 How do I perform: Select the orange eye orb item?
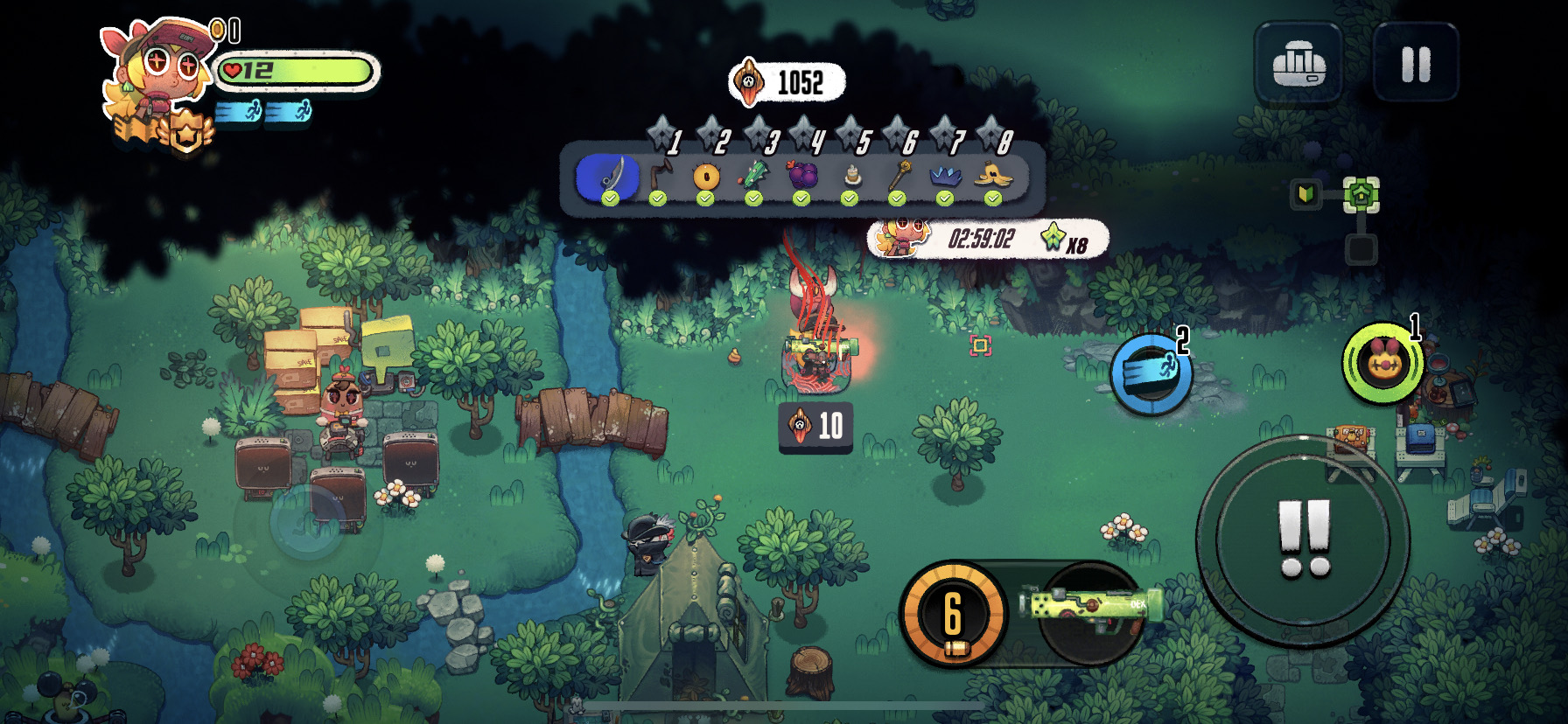(705, 177)
